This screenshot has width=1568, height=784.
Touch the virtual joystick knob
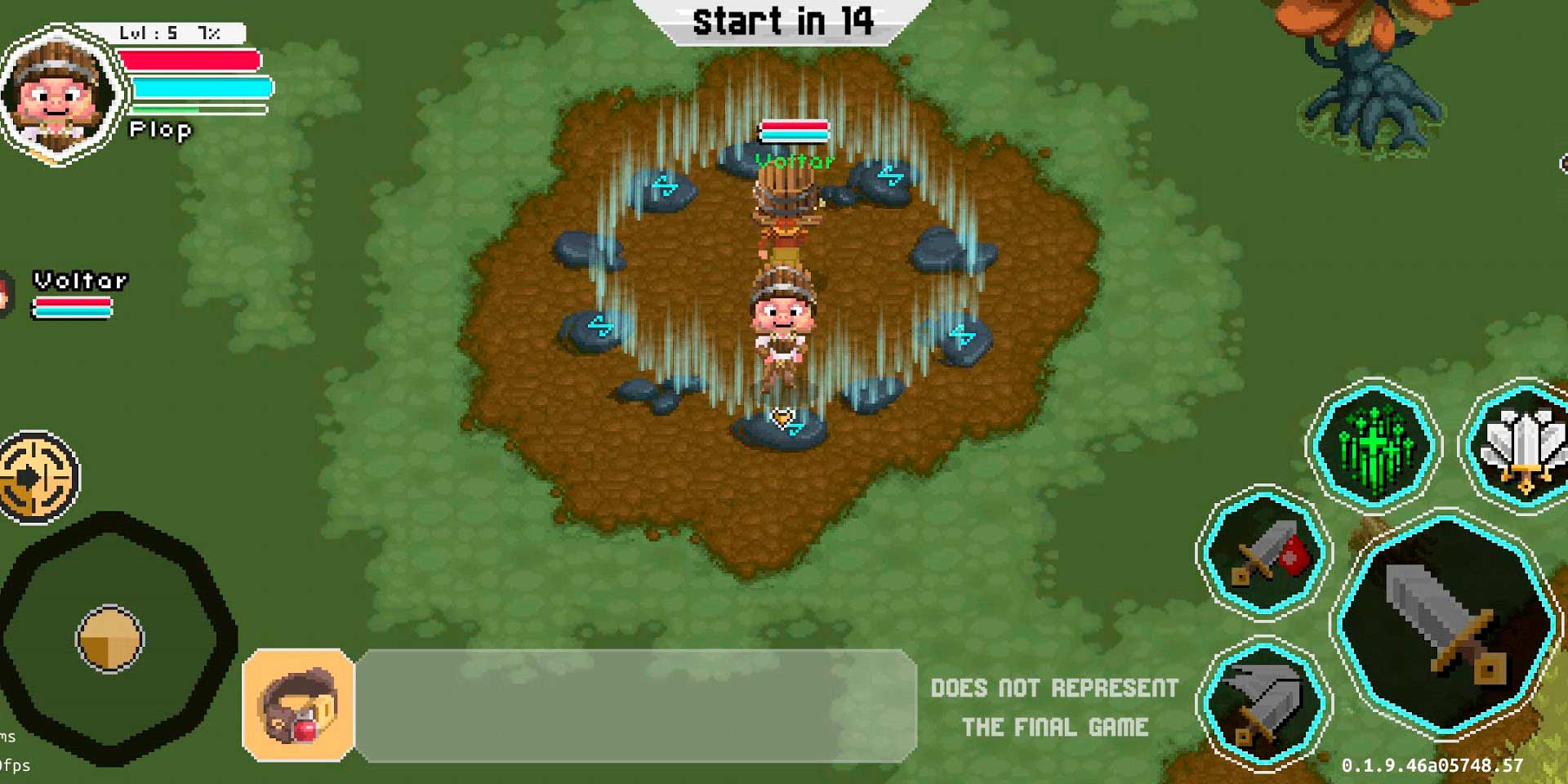click(110, 639)
